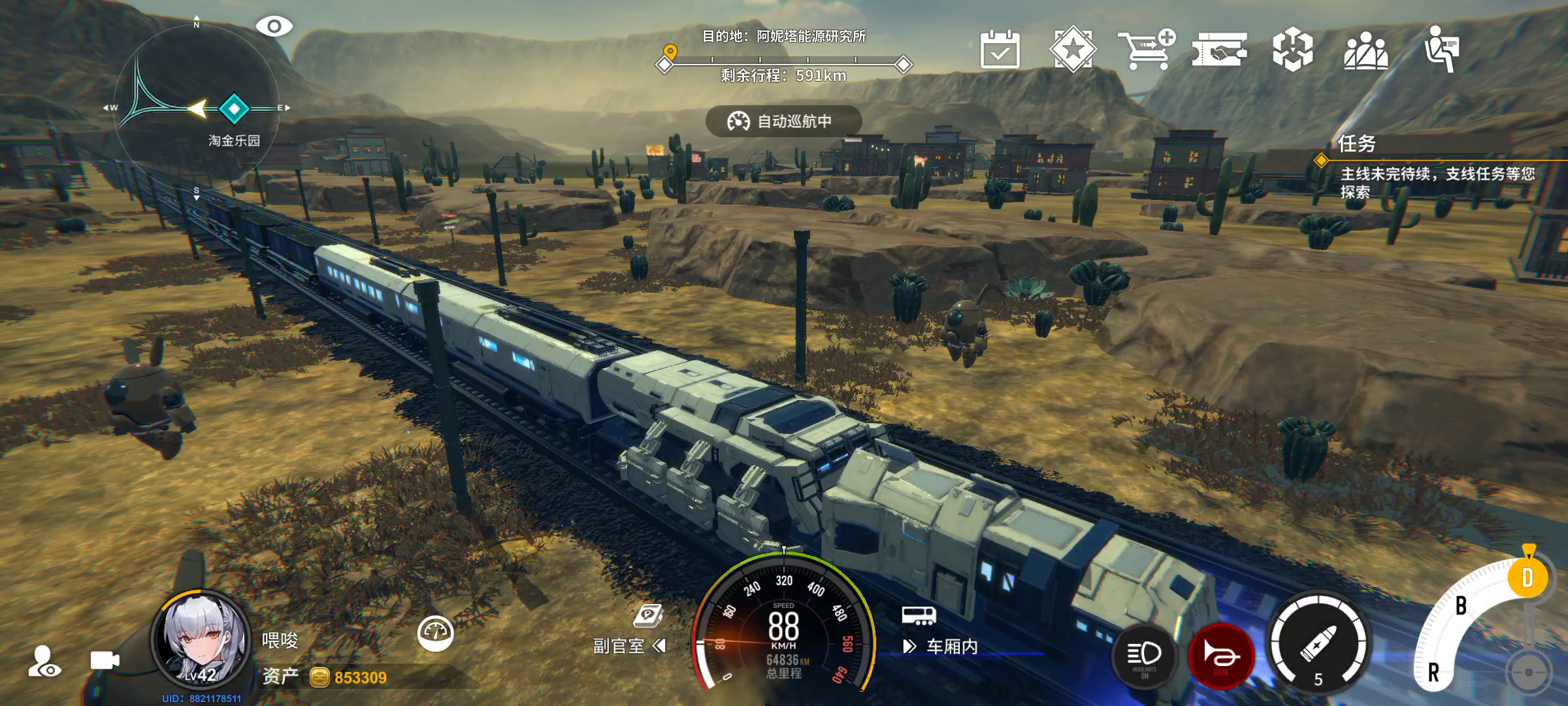Enter 车厢内 train interior

pos(941,647)
